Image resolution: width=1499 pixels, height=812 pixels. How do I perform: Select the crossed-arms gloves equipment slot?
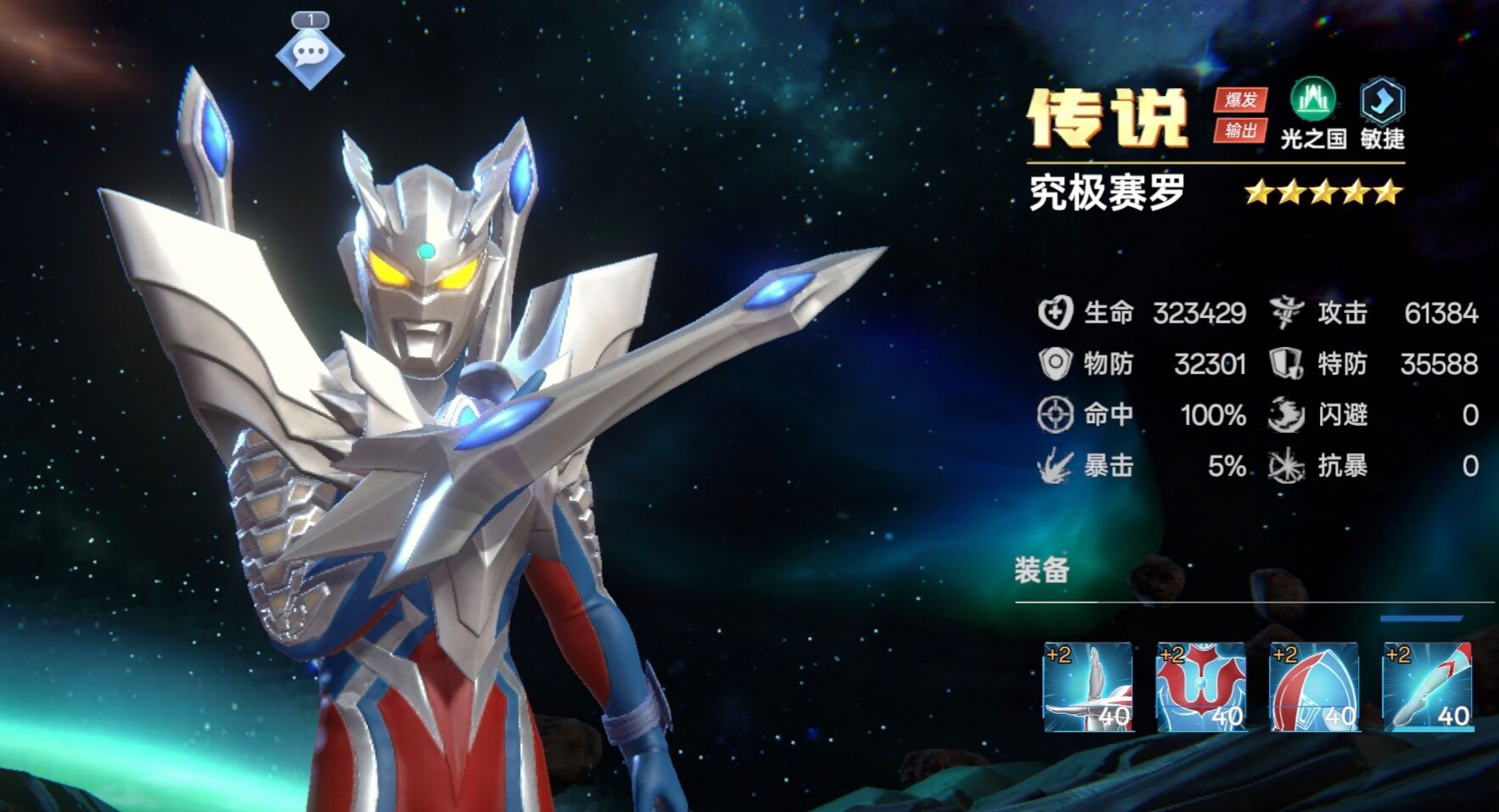pos(1087,686)
